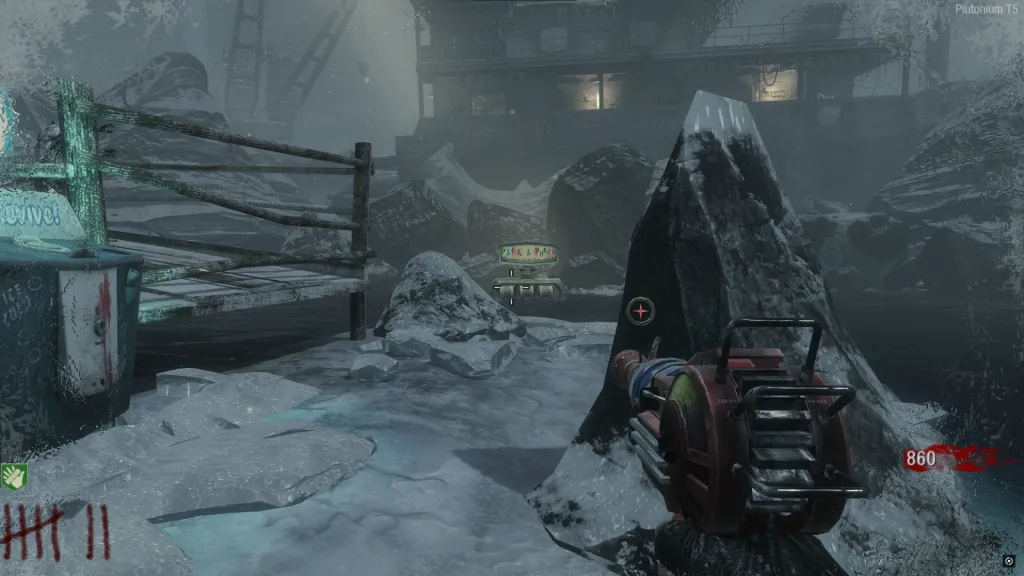Screen dimensions: 1024x576
Task: Click the circular recording overlay icon
Action: (x=1008, y=560)
